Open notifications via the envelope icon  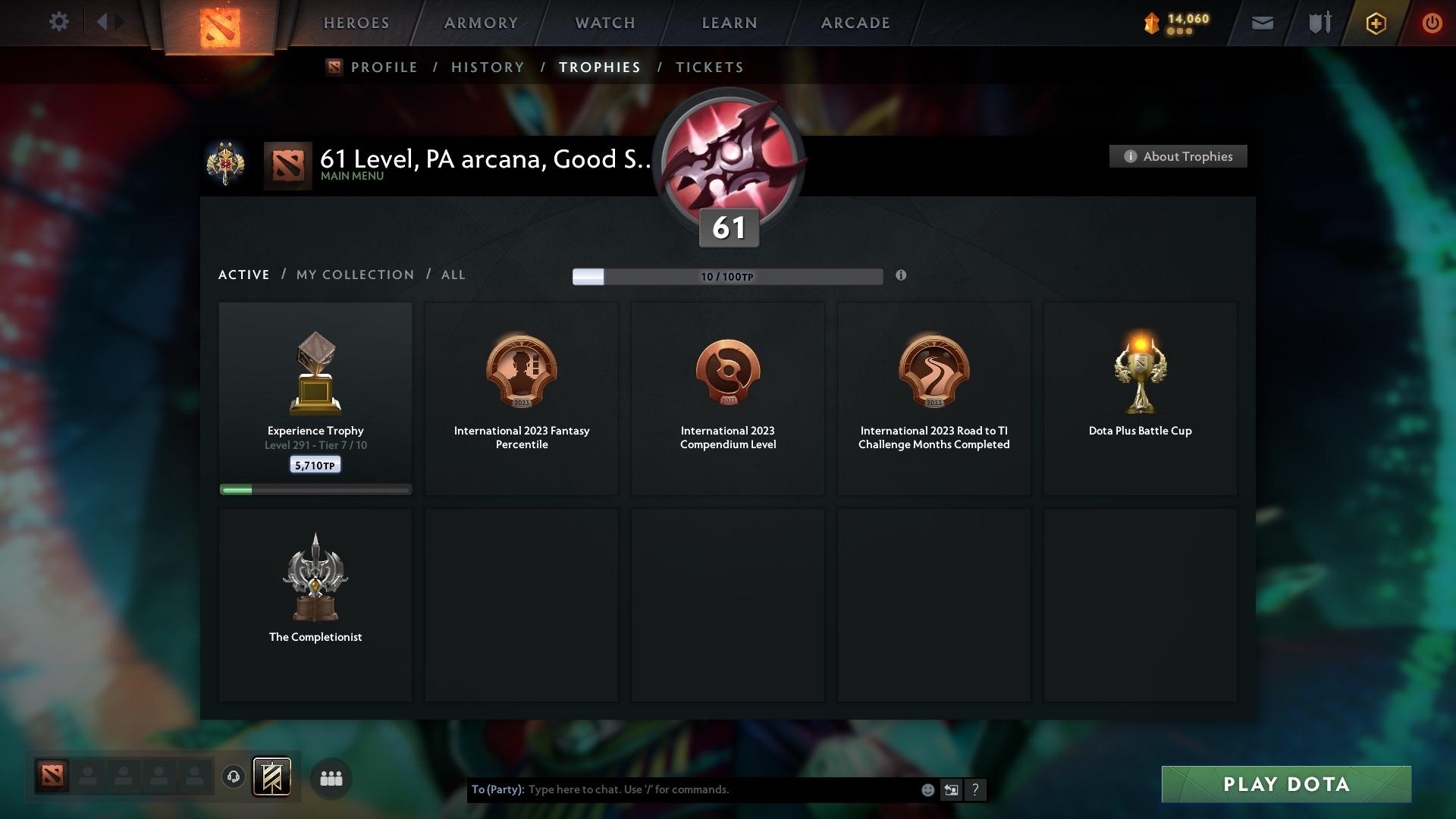click(x=1262, y=23)
